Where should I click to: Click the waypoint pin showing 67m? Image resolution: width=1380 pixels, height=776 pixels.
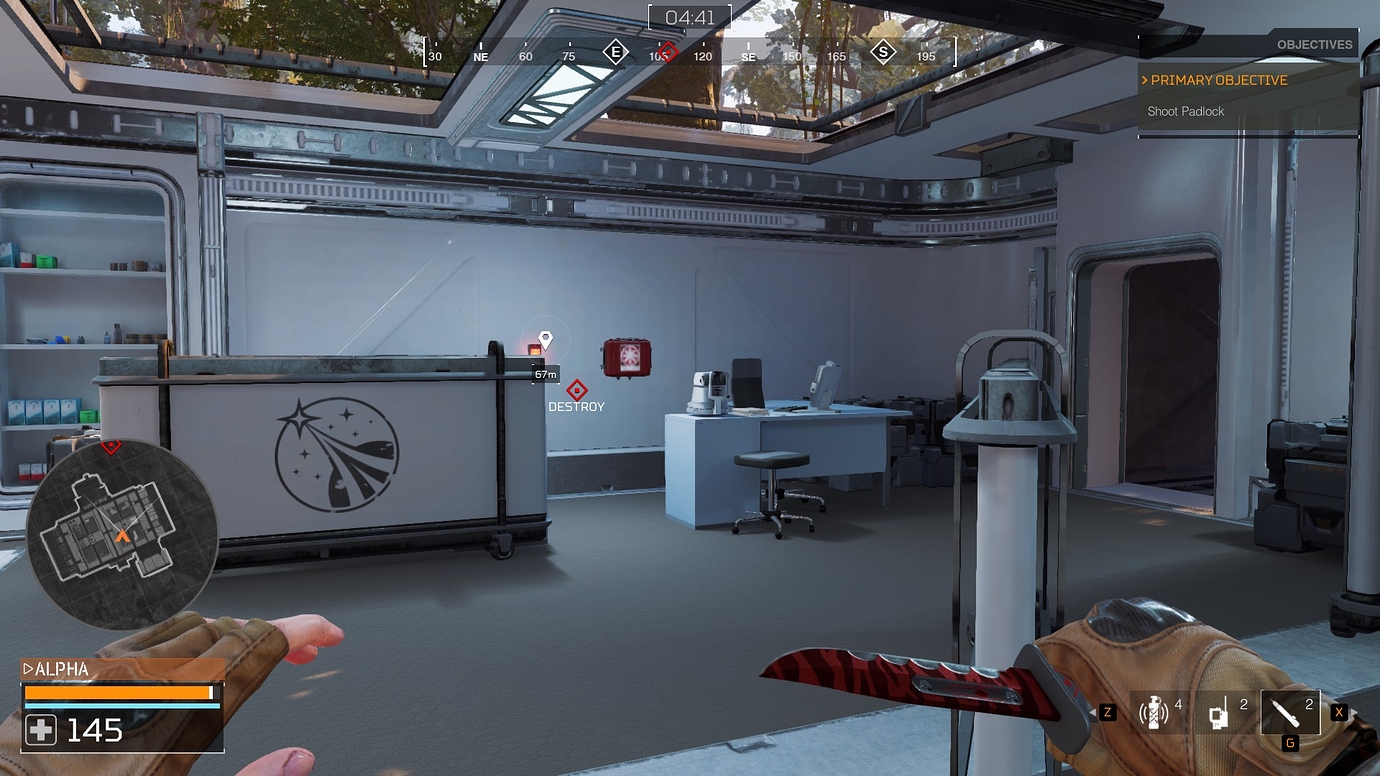point(544,340)
